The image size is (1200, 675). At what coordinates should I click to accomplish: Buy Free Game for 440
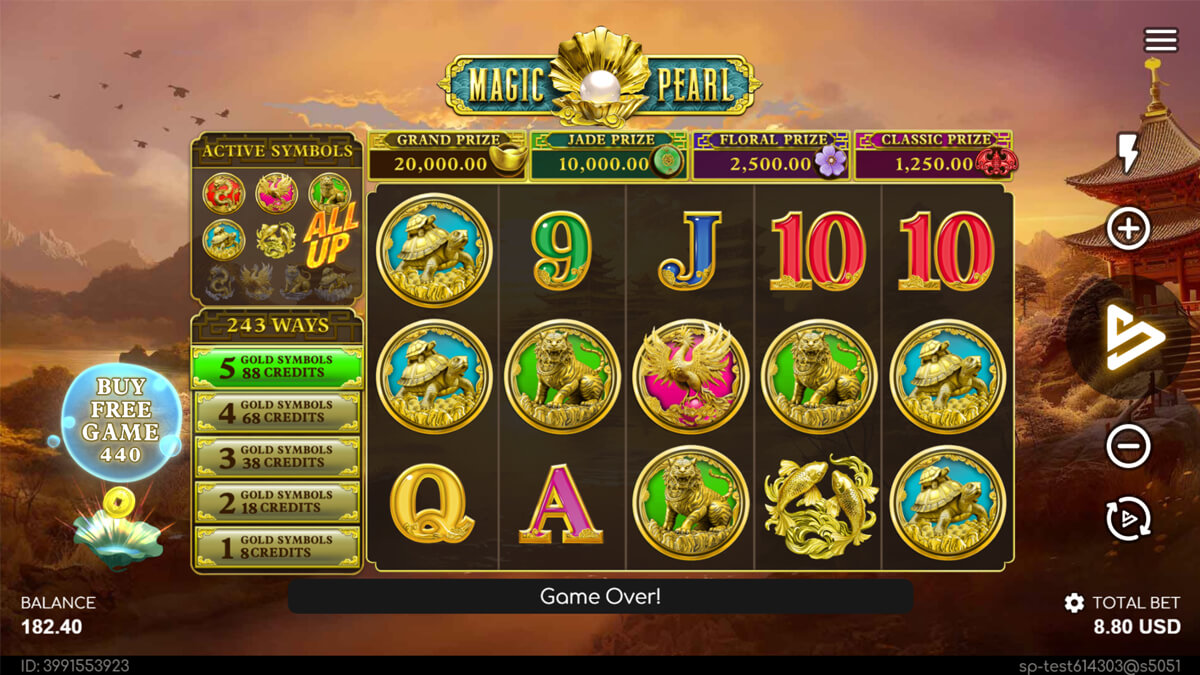tap(121, 420)
